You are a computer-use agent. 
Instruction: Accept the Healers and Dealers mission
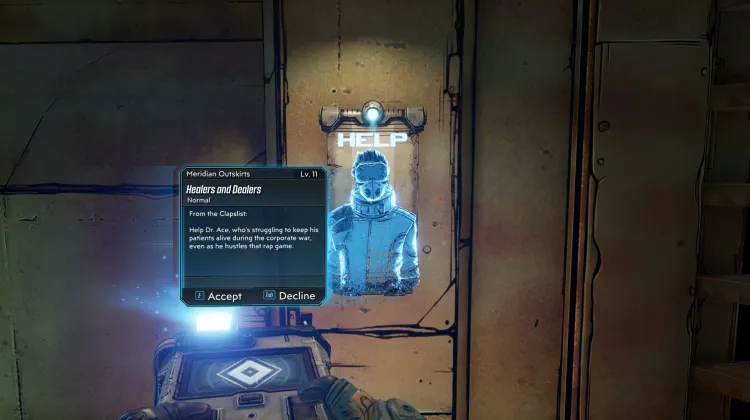pos(219,296)
